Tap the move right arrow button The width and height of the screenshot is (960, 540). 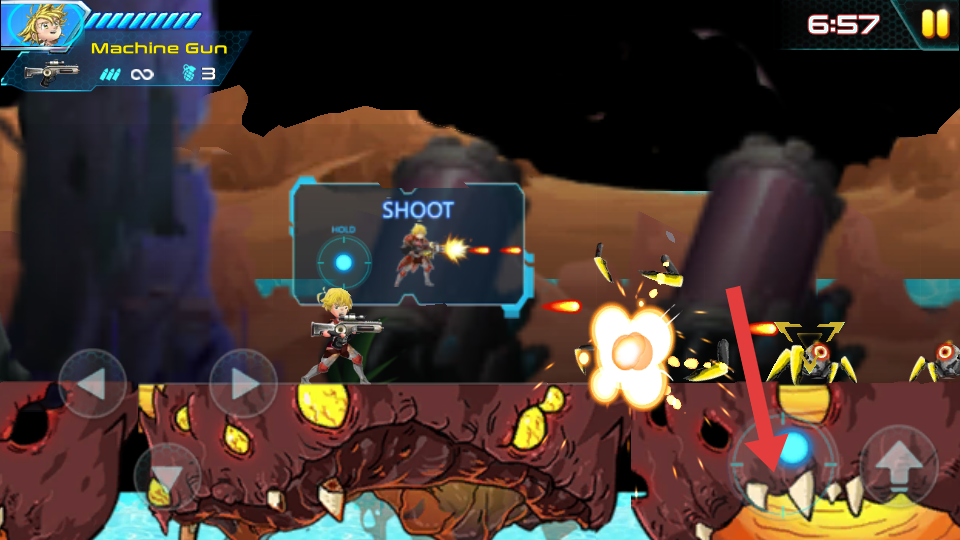pyautogui.click(x=243, y=383)
